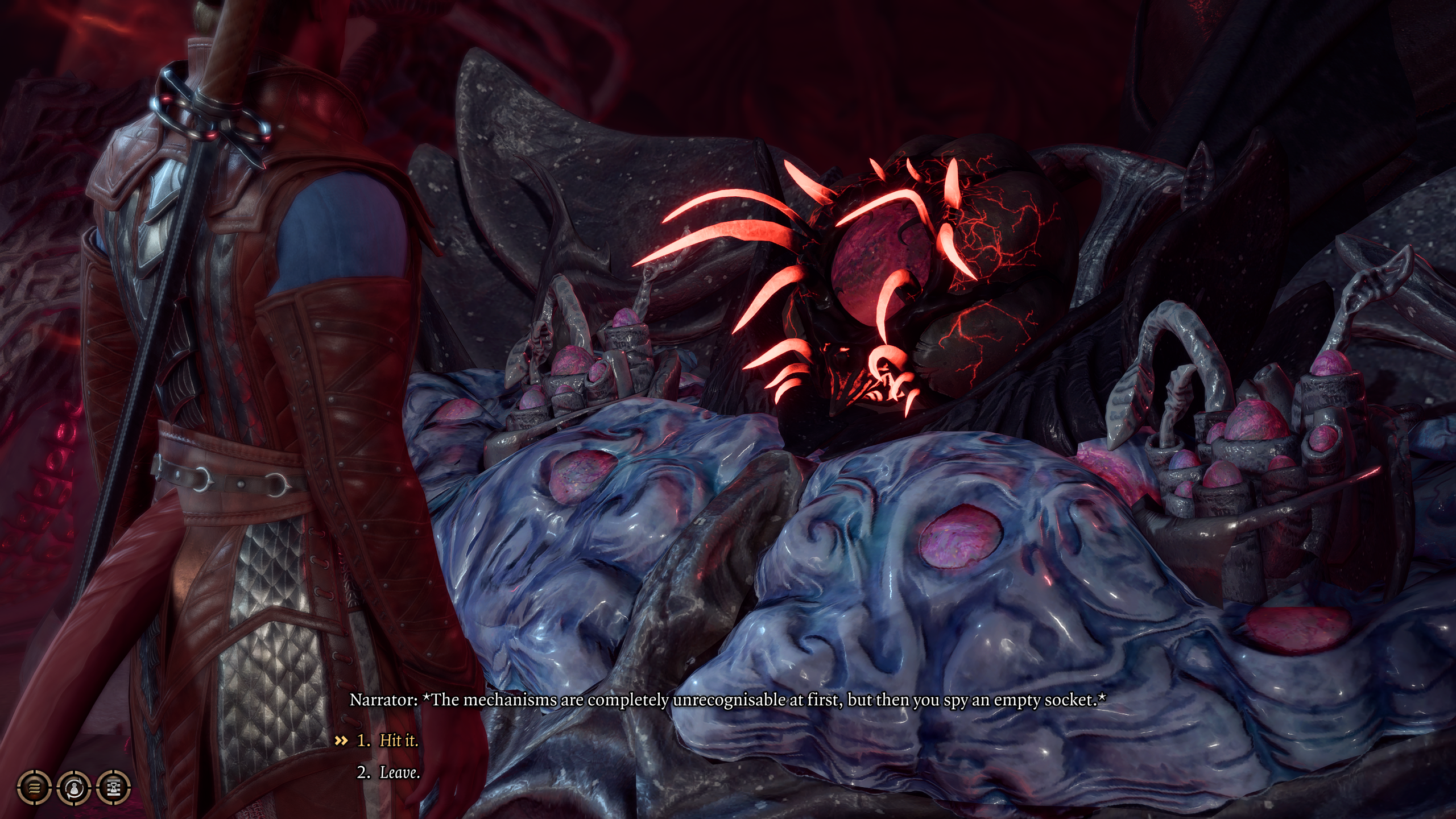The height and width of the screenshot is (819, 1456).
Task: Show the dialogue history hourglass icon
Action: coord(114,788)
